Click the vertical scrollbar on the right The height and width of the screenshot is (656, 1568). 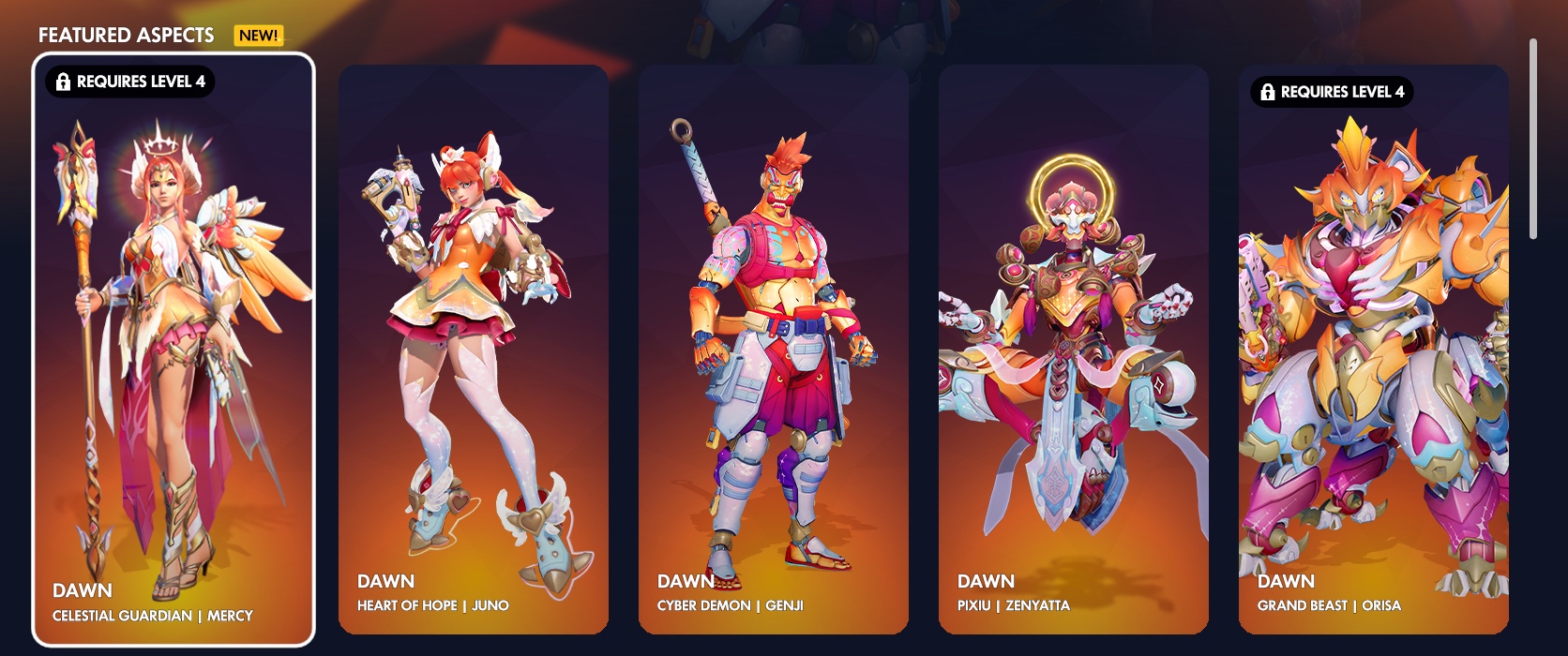1533,139
